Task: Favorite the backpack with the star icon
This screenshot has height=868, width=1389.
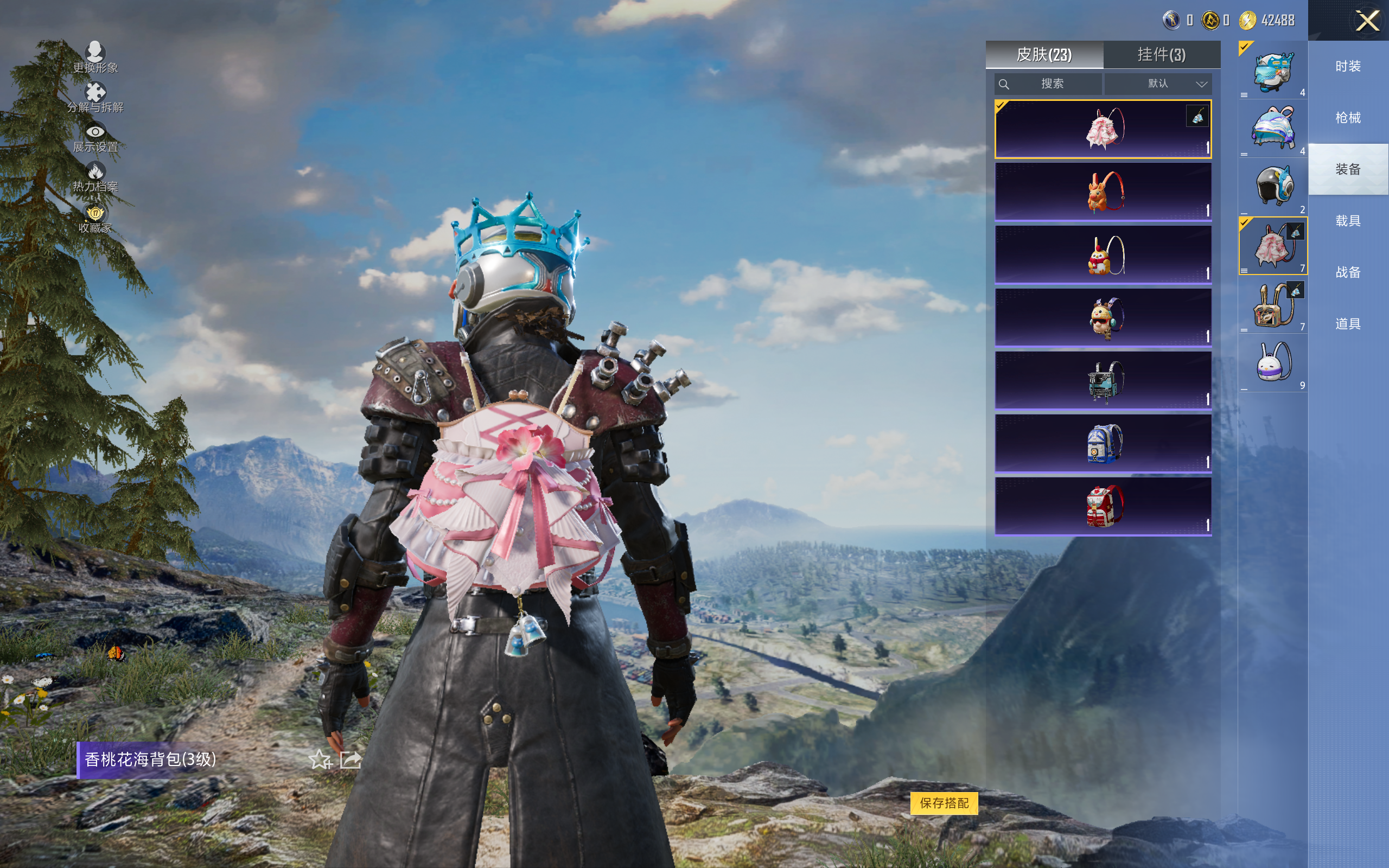Action: (x=320, y=759)
